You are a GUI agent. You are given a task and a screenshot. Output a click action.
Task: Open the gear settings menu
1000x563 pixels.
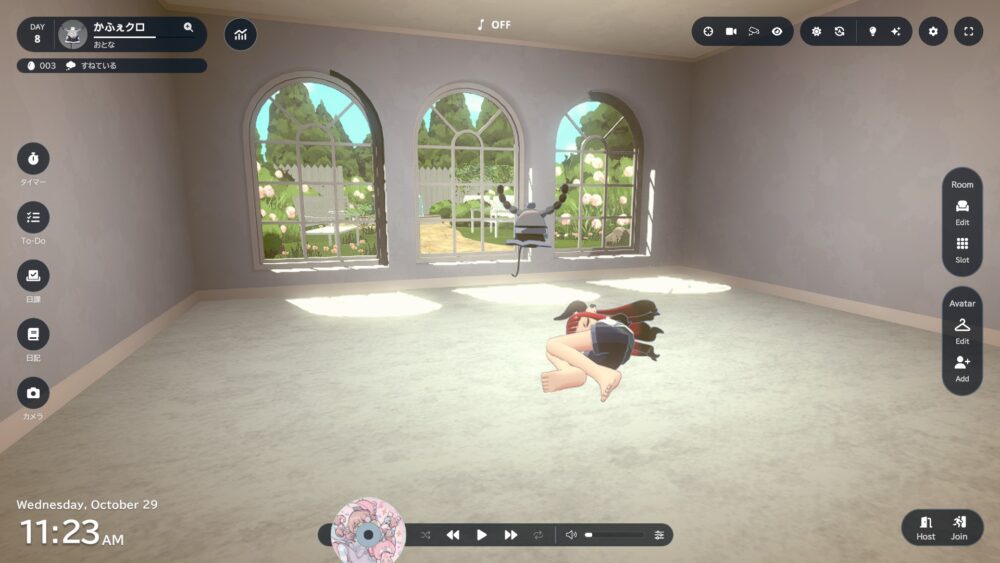click(933, 31)
